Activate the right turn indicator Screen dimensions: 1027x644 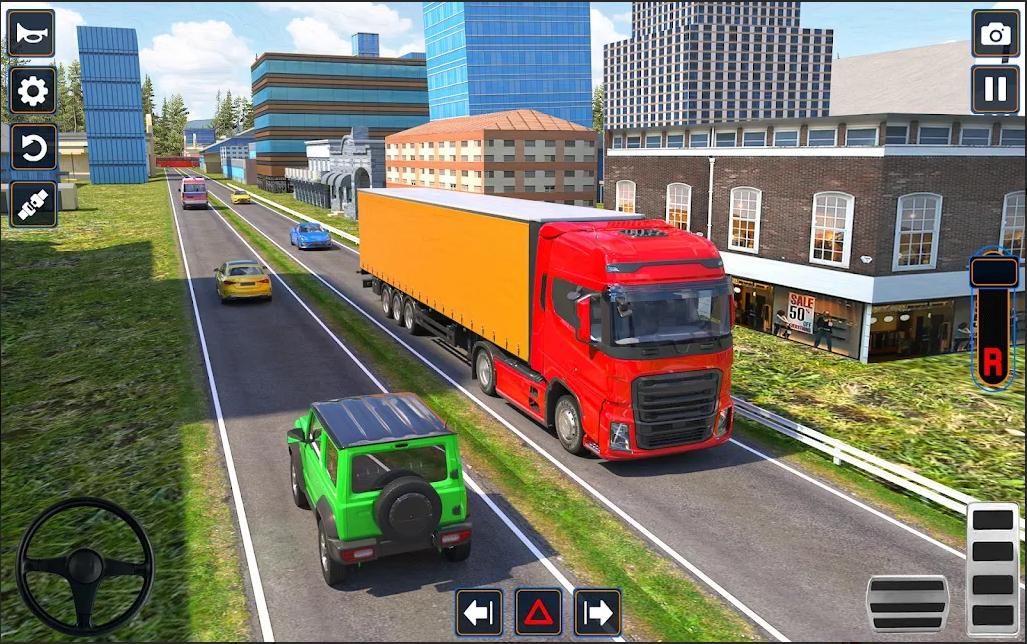(x=597, y=612)
